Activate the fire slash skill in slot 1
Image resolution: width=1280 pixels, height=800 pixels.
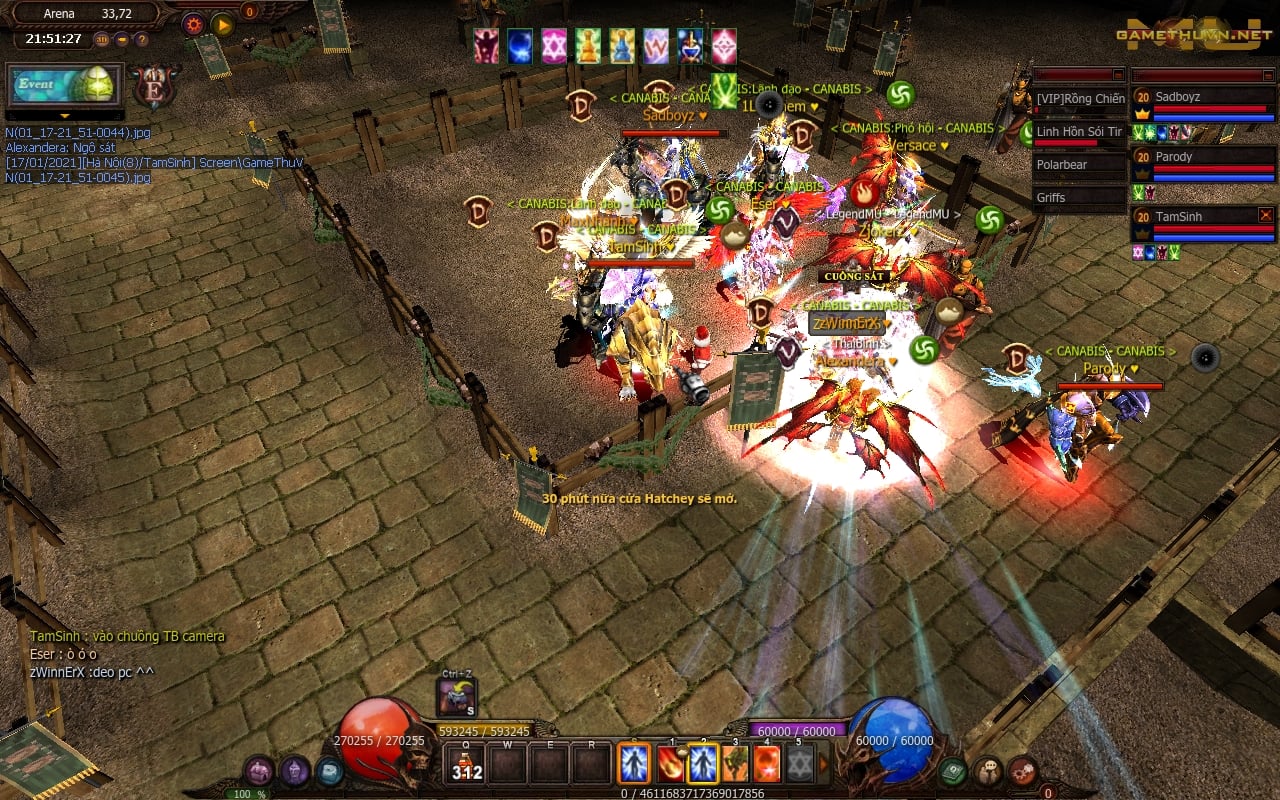671,764
